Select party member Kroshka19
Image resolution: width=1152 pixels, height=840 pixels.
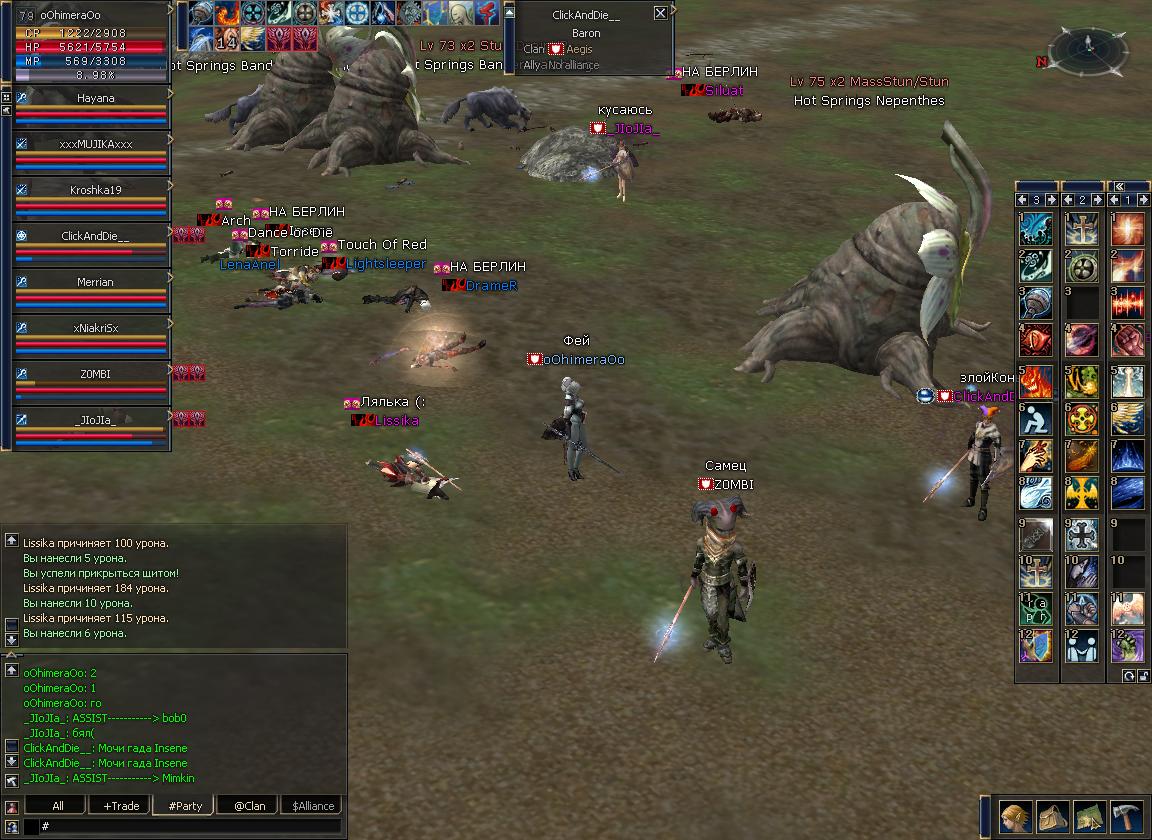[95, 190]
